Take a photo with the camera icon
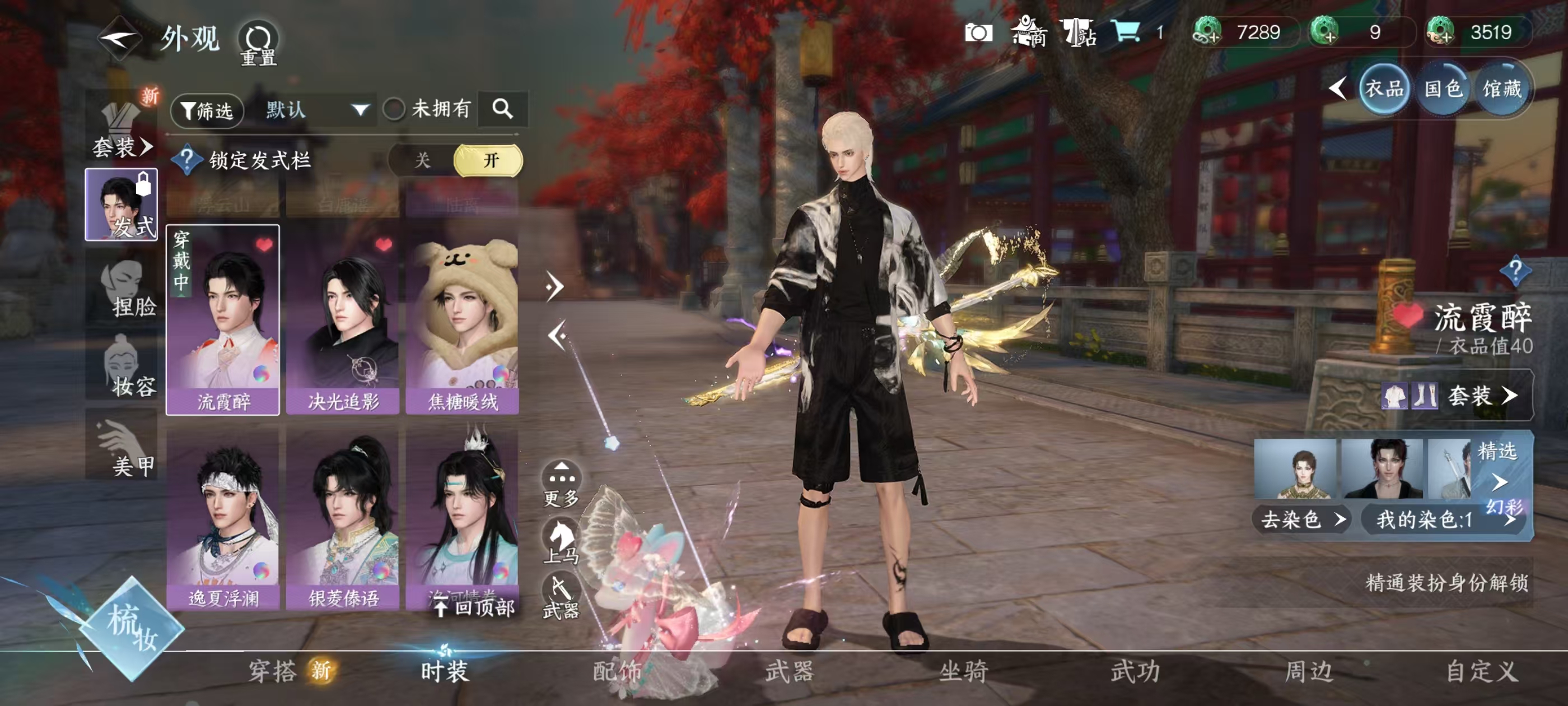This screenshot has width=1568, height=706. [978, 33]
